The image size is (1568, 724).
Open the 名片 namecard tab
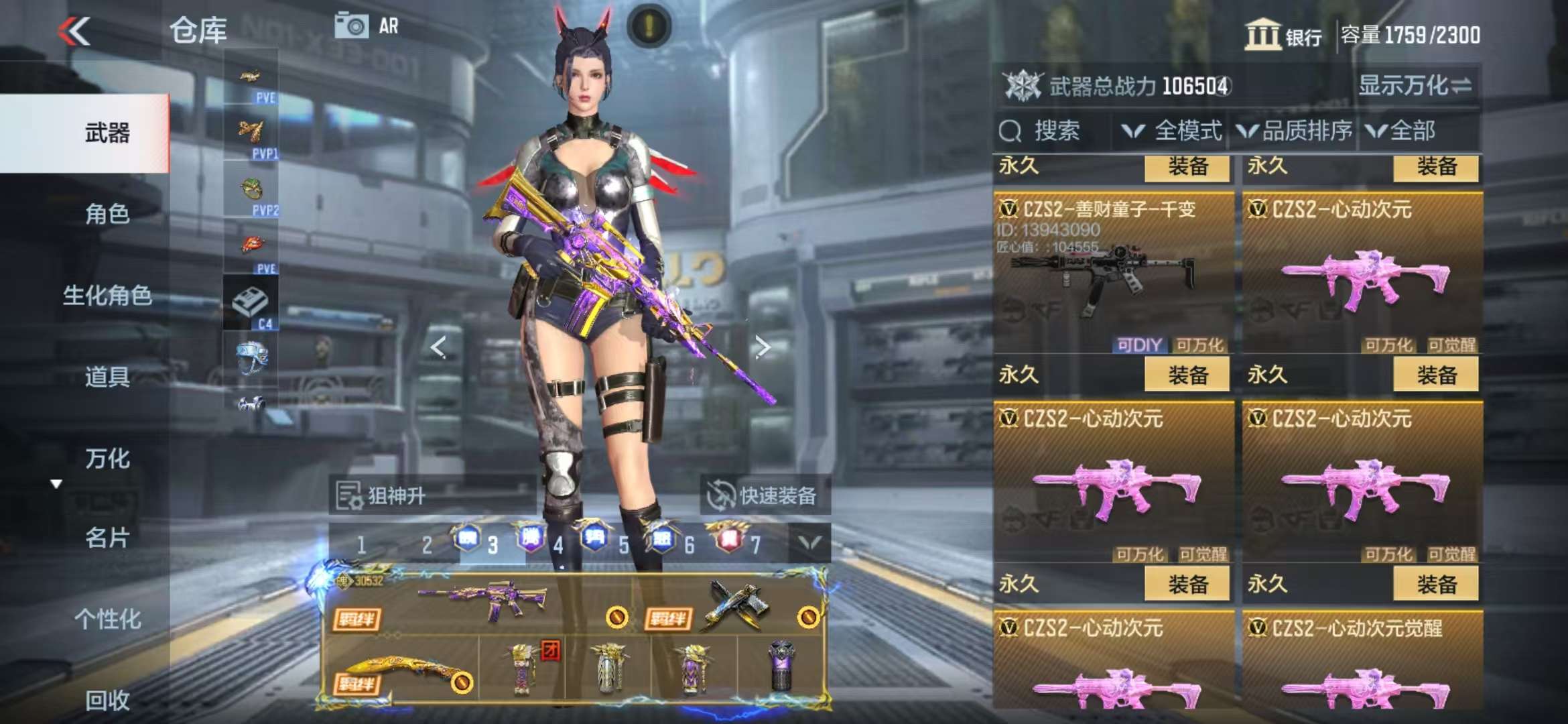coord(107,538)
